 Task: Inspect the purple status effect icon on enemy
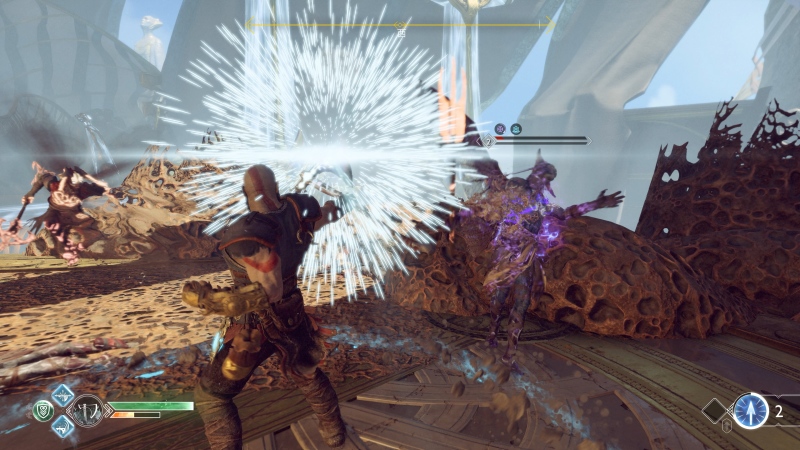point(500,129)
